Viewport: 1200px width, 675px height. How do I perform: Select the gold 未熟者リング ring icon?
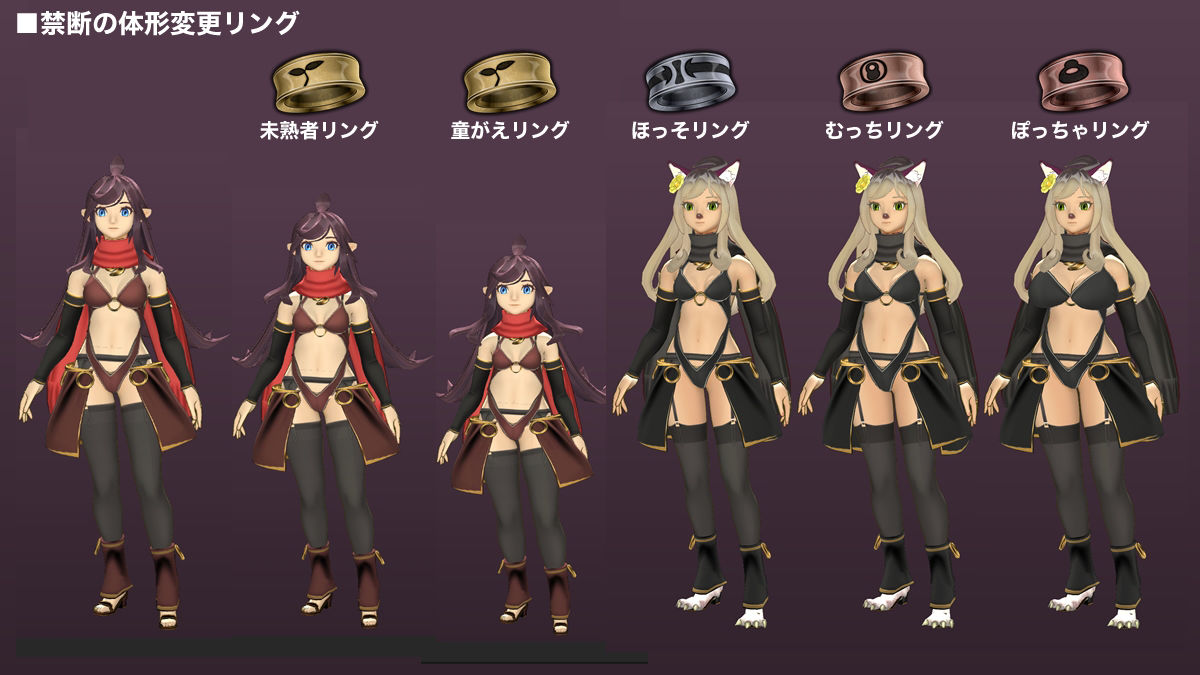318,84
